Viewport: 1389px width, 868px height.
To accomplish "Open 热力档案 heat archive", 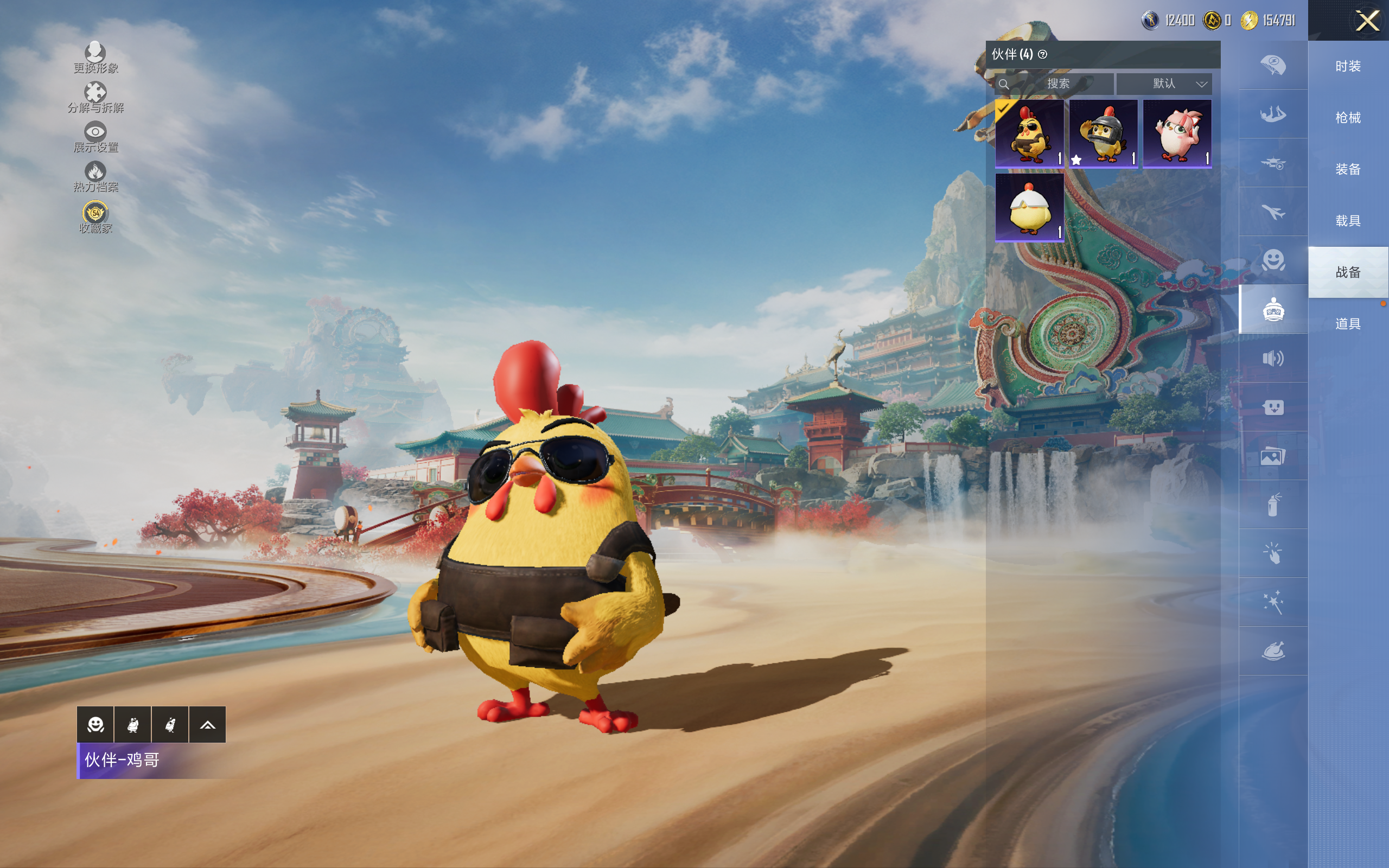I will tap(95, 176).
